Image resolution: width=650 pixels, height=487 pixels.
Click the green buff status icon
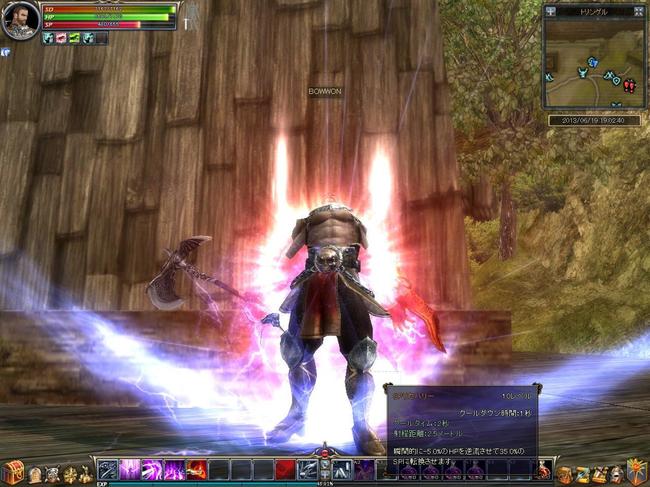coord(74,38)
